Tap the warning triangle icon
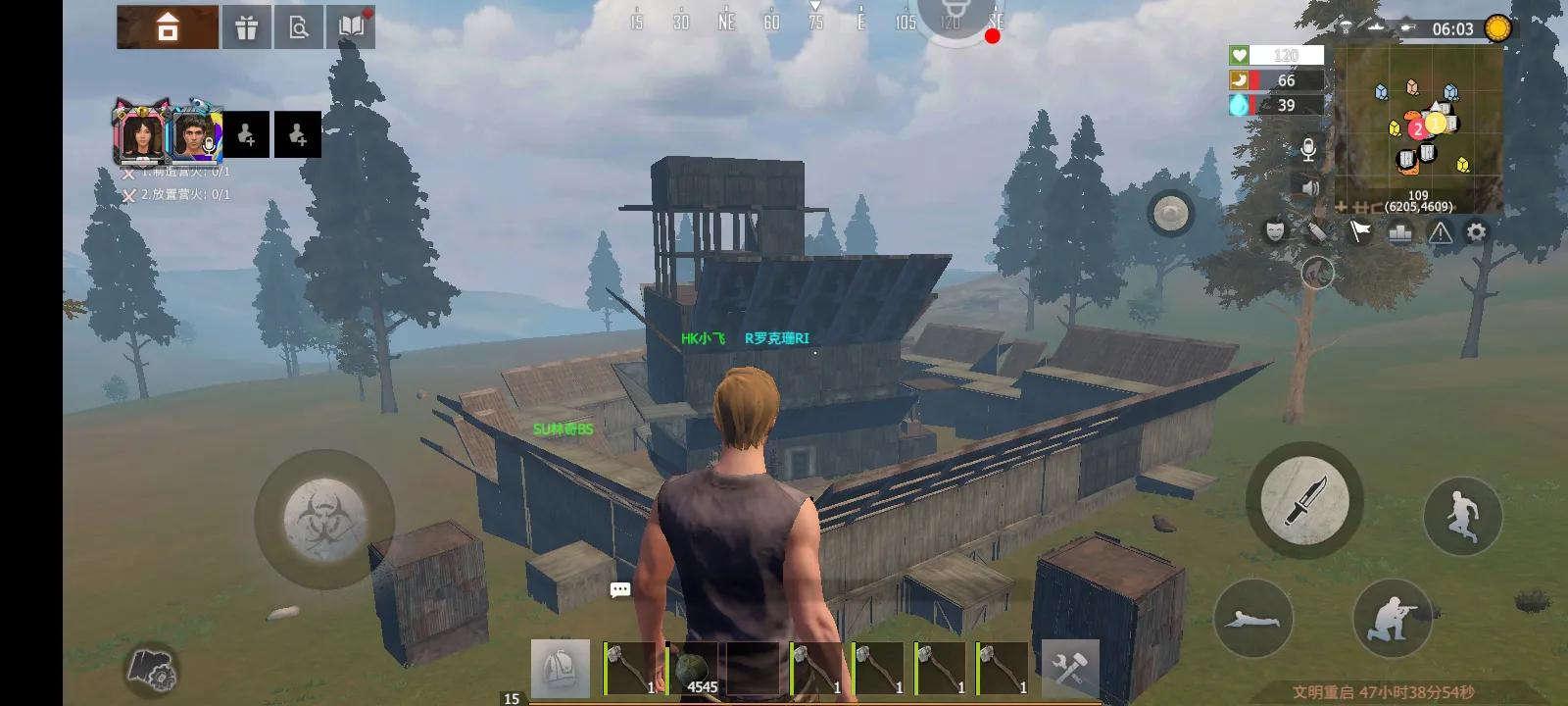1568x706 pixels. [1440, 232]
